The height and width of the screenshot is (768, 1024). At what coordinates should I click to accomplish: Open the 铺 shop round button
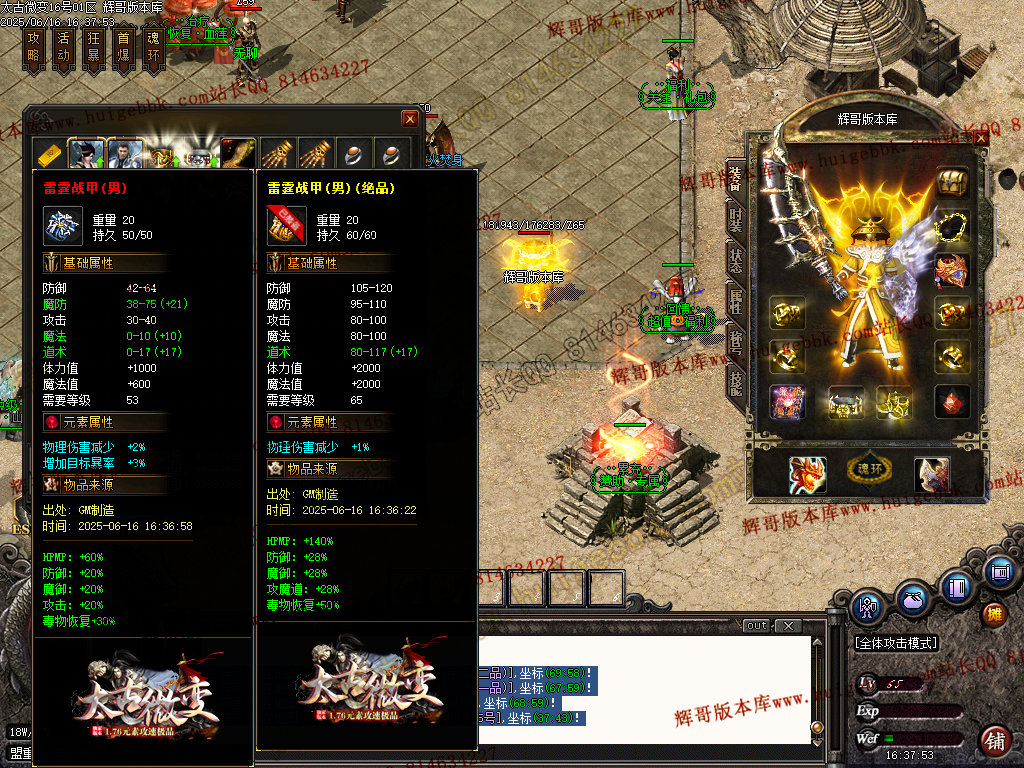994,741
